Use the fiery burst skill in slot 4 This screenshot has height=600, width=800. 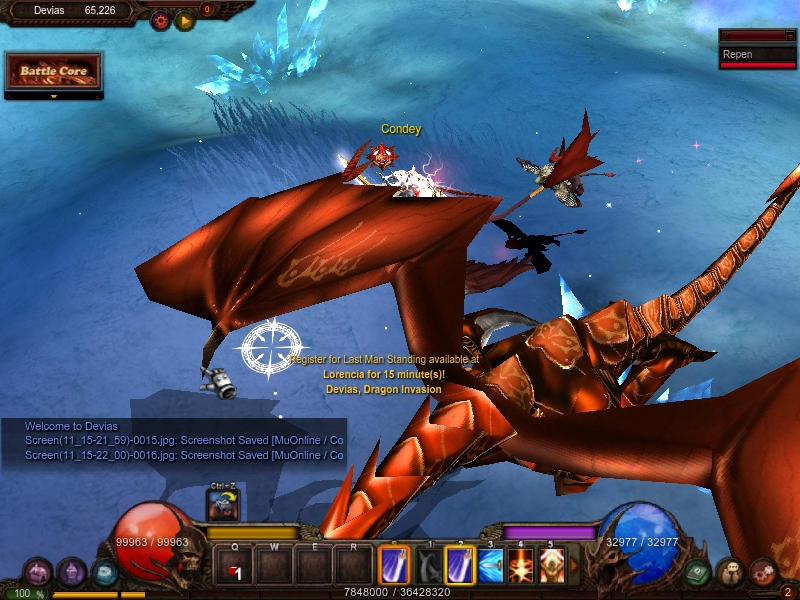tap(521, 566)
